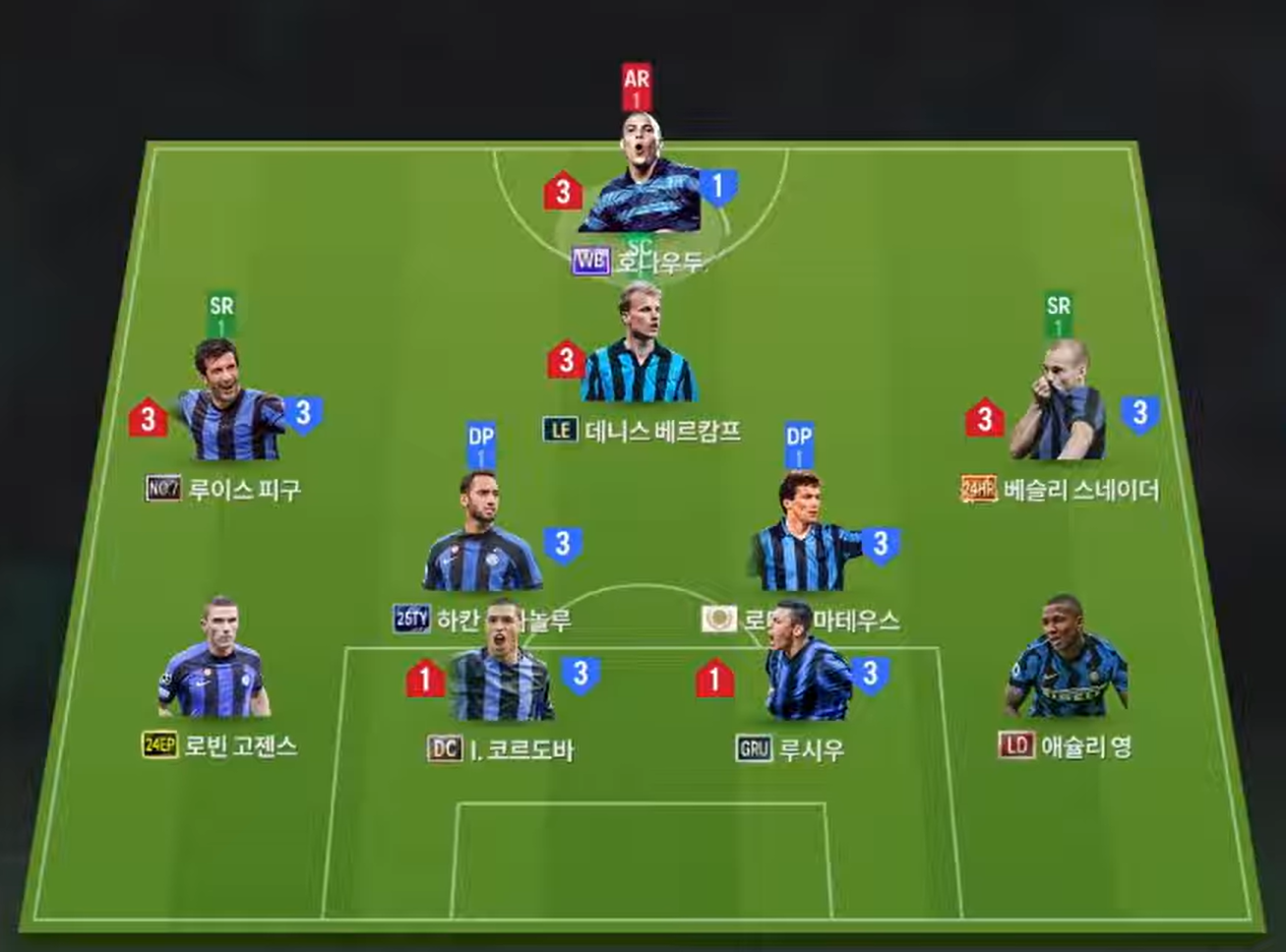1286x952 pixels.
Task: Choose Dennis Bergkamp's player card
Action: 639,349
